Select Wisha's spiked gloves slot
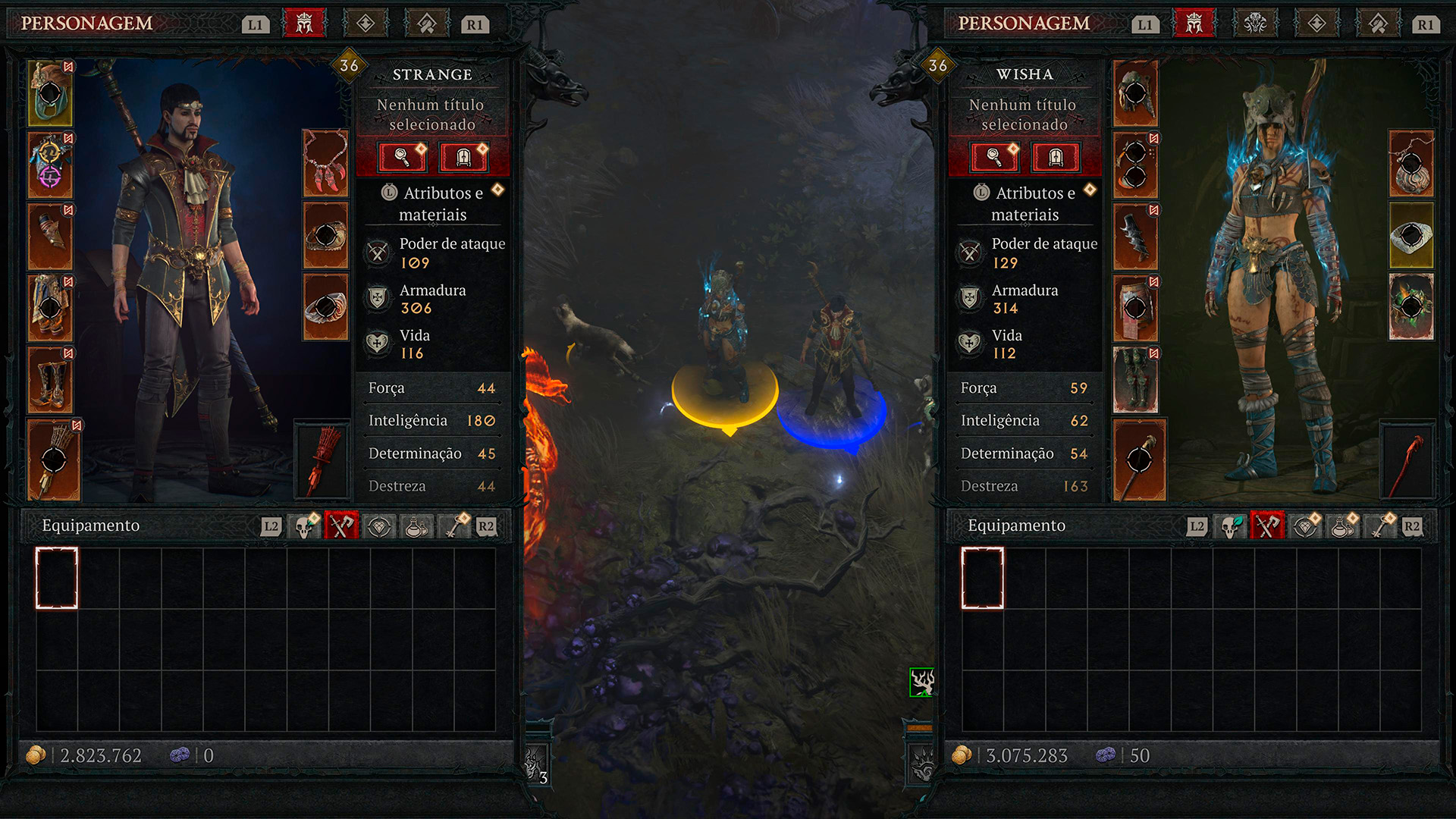 click(1135, 236)
